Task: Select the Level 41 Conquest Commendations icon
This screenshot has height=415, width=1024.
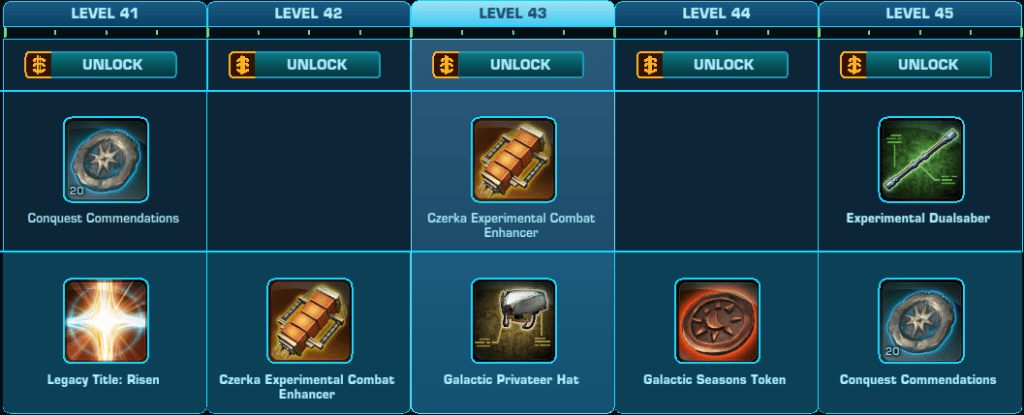Action: [x=106, y=160]
